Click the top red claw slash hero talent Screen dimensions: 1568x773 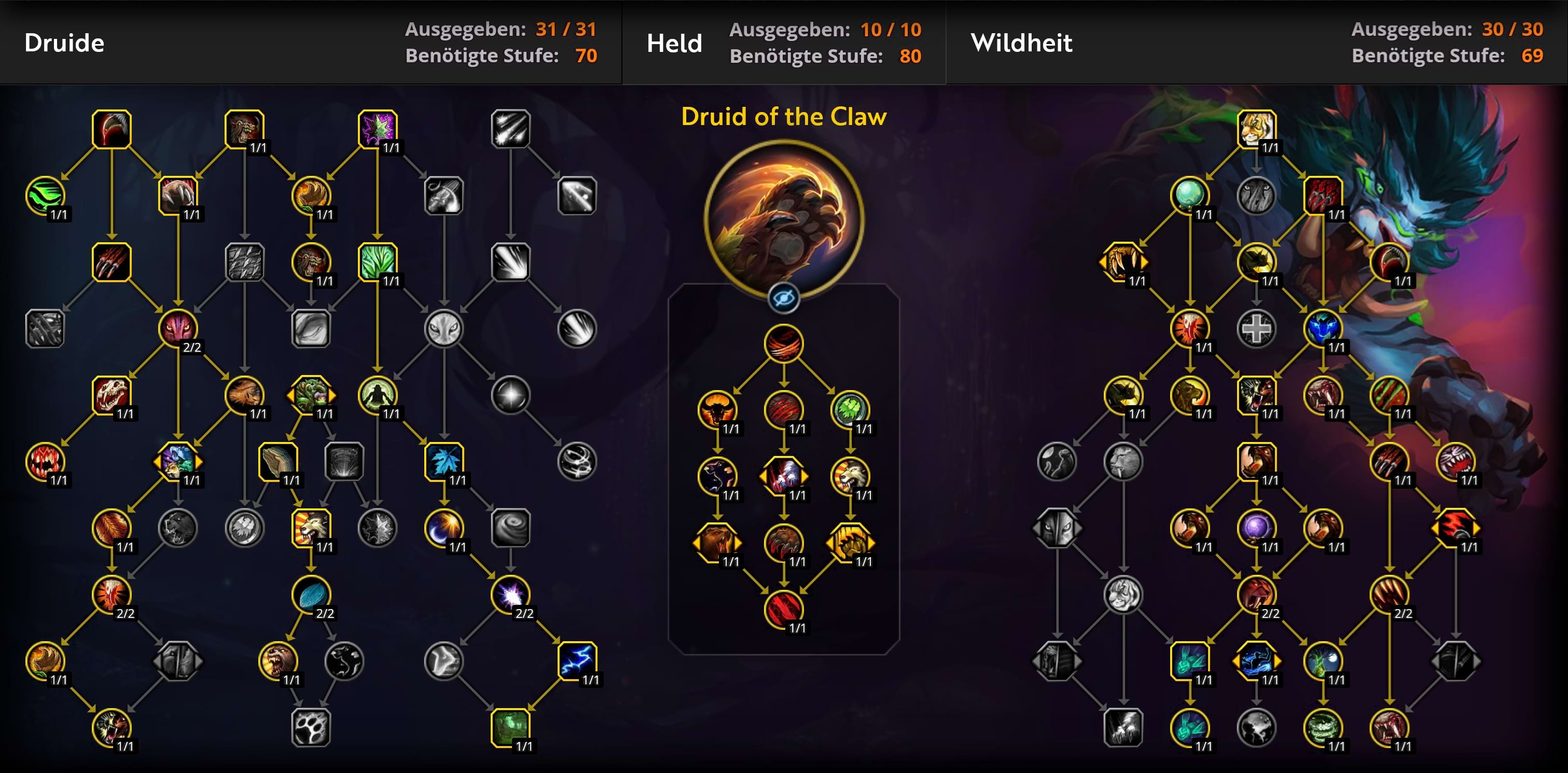(783, 343)
